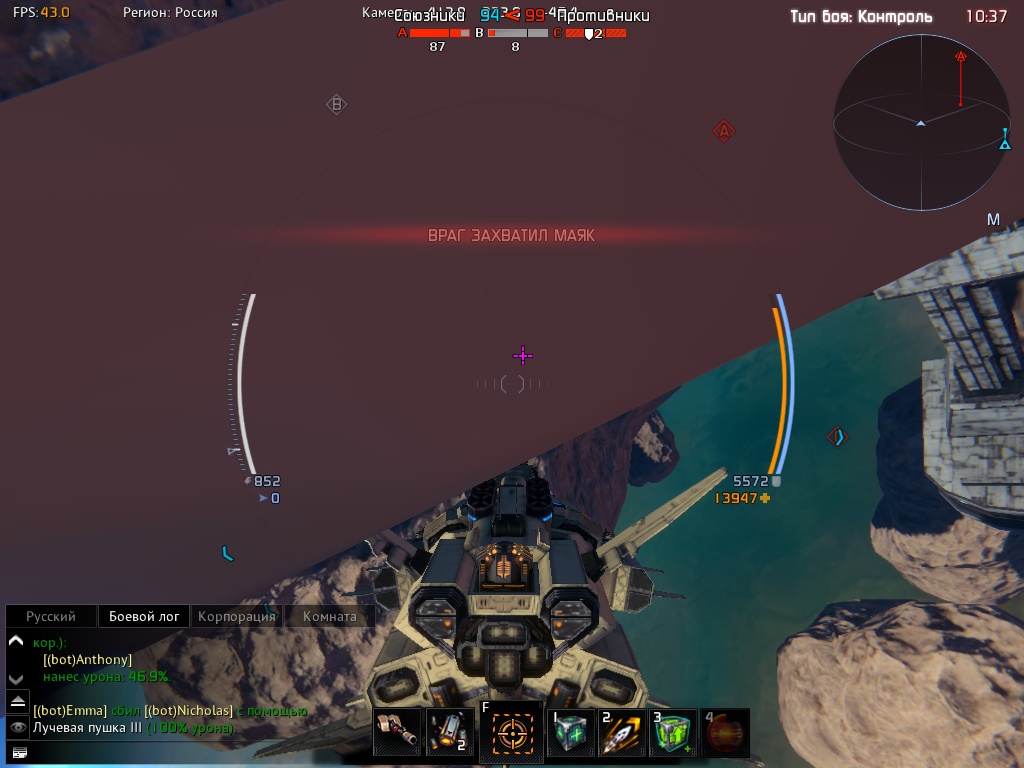Click the chat log down arrow

[15, 678]
